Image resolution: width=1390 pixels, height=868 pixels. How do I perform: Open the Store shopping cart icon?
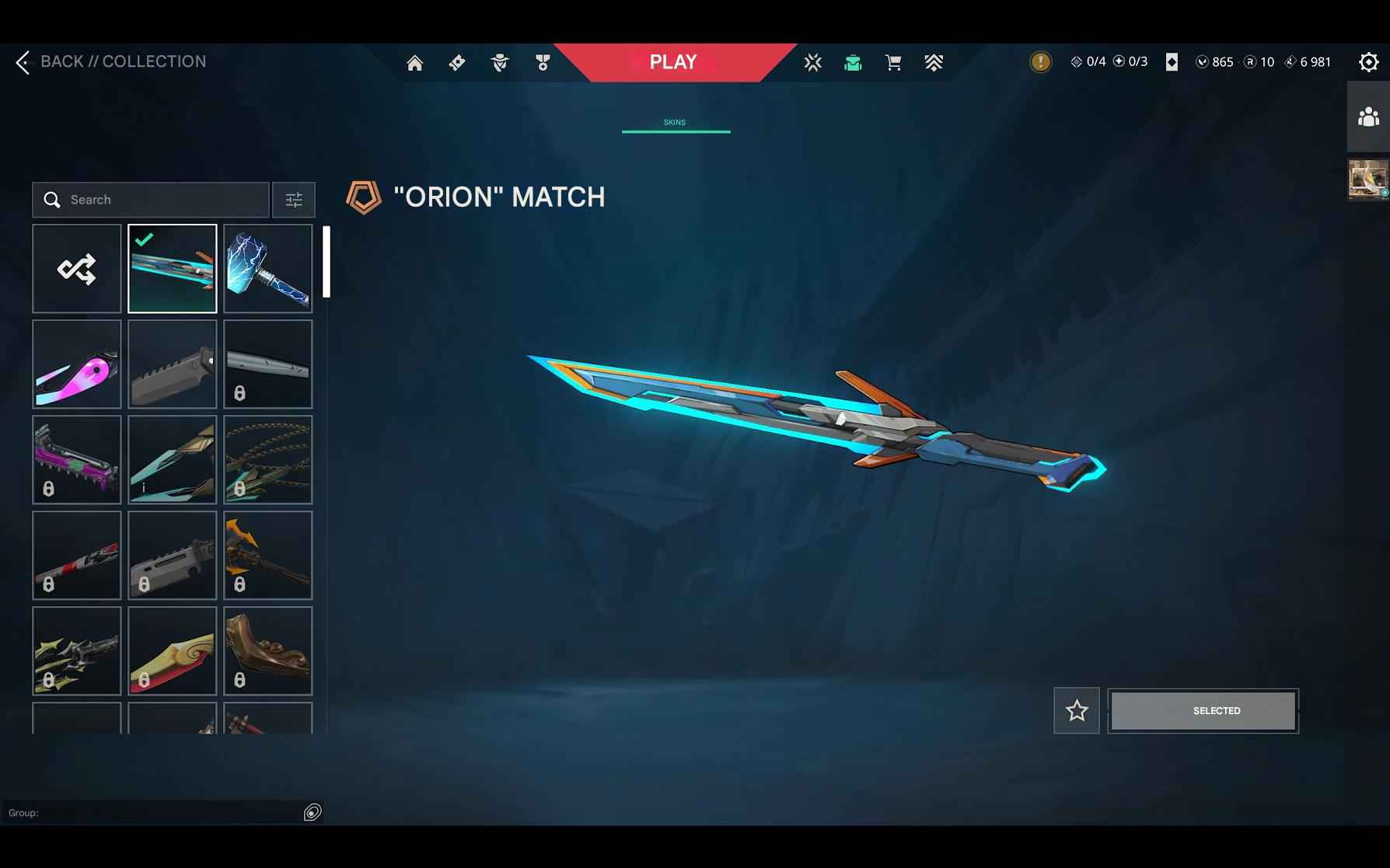(892, 62)
